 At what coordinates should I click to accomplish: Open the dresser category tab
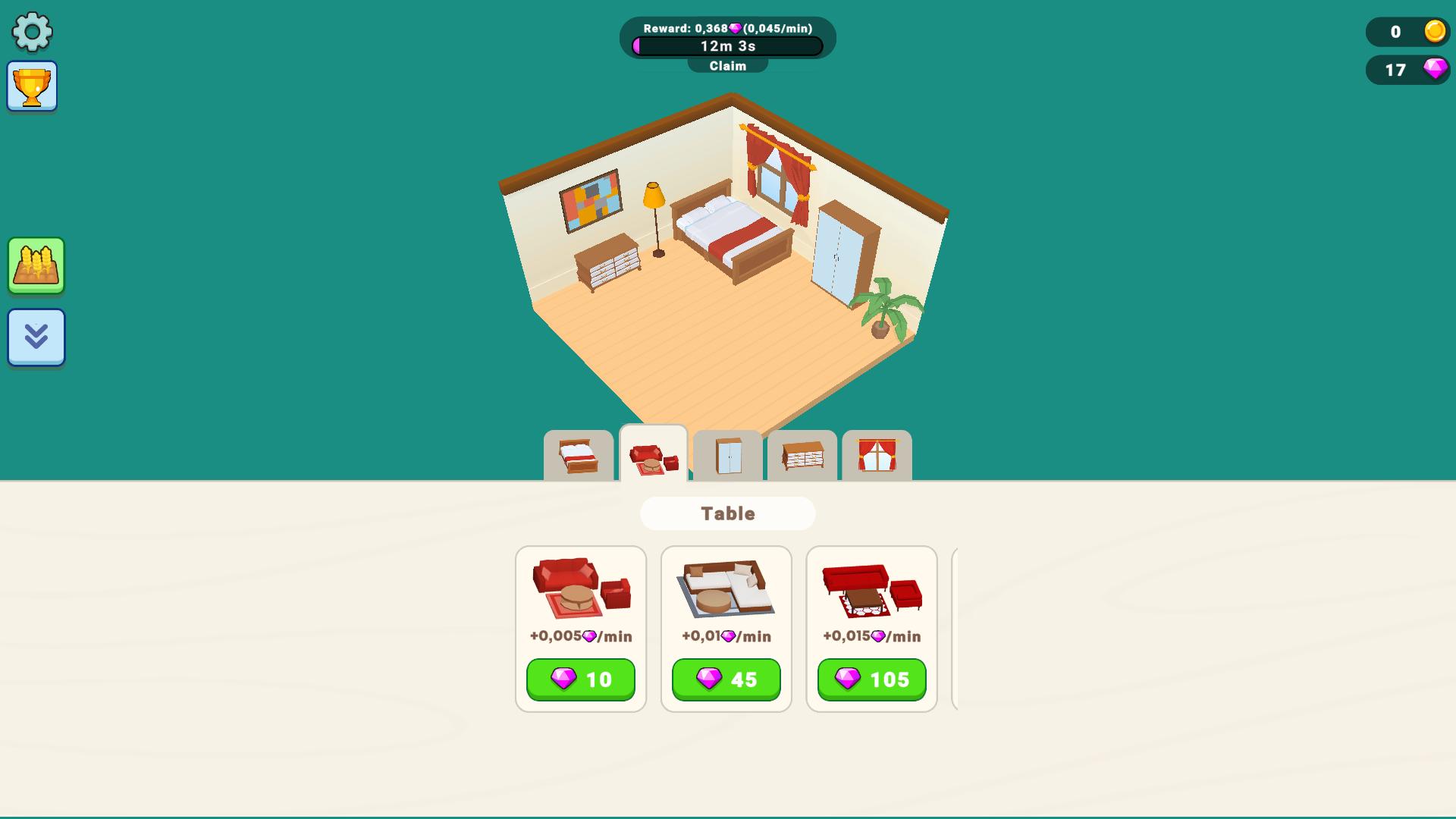[x=802, y=455]
